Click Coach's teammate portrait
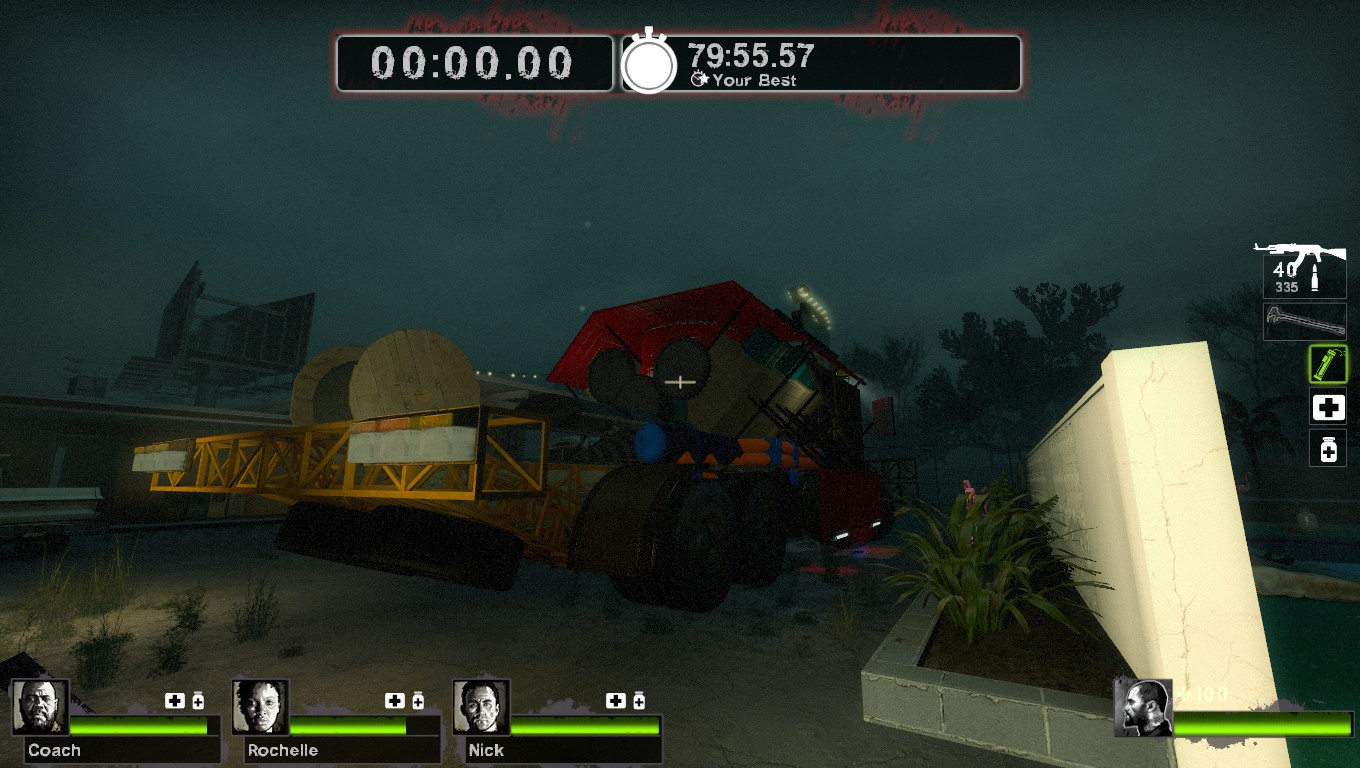 click(41, 707)
